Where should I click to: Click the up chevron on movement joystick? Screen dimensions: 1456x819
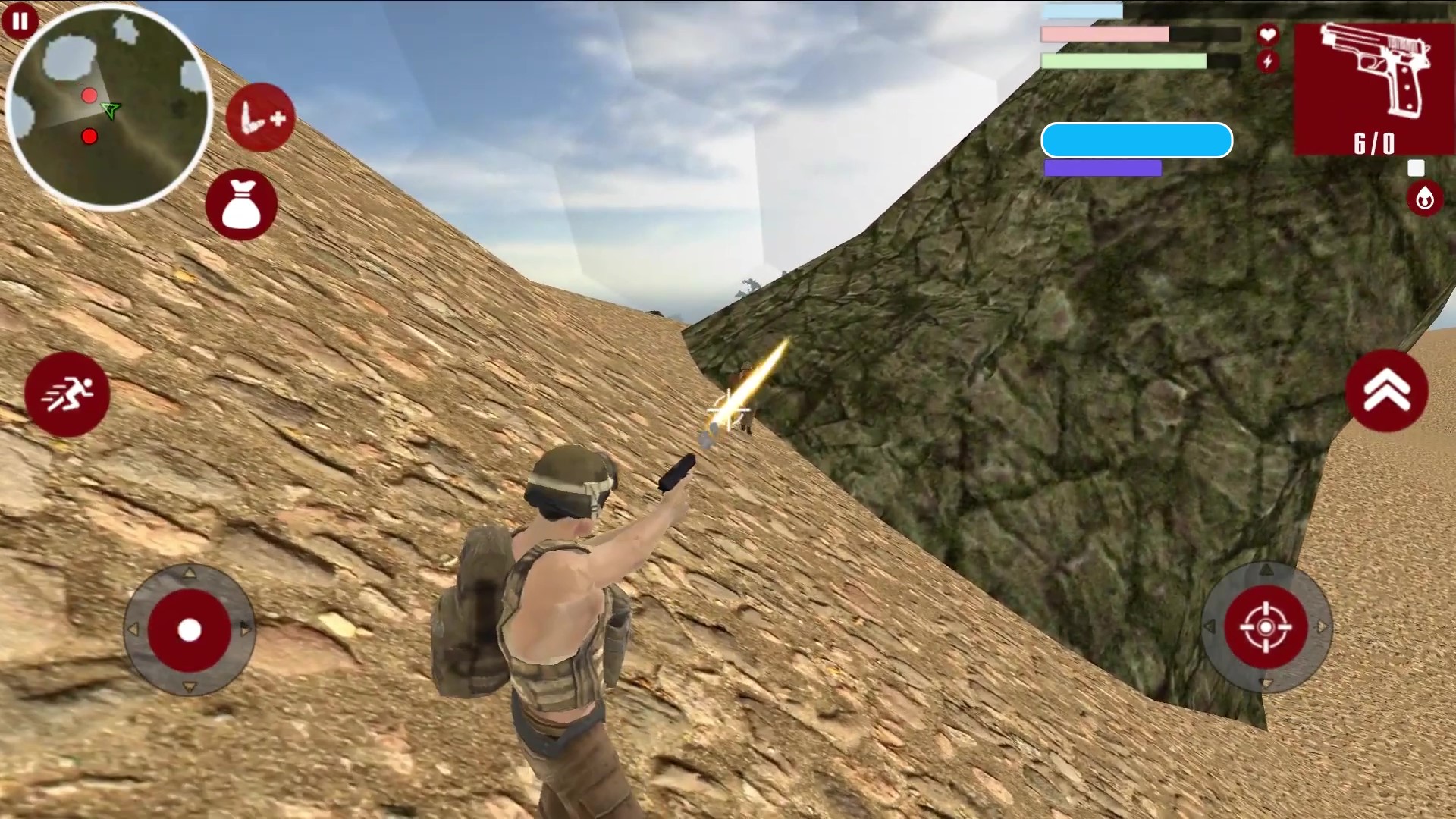[x=187, y=574]
